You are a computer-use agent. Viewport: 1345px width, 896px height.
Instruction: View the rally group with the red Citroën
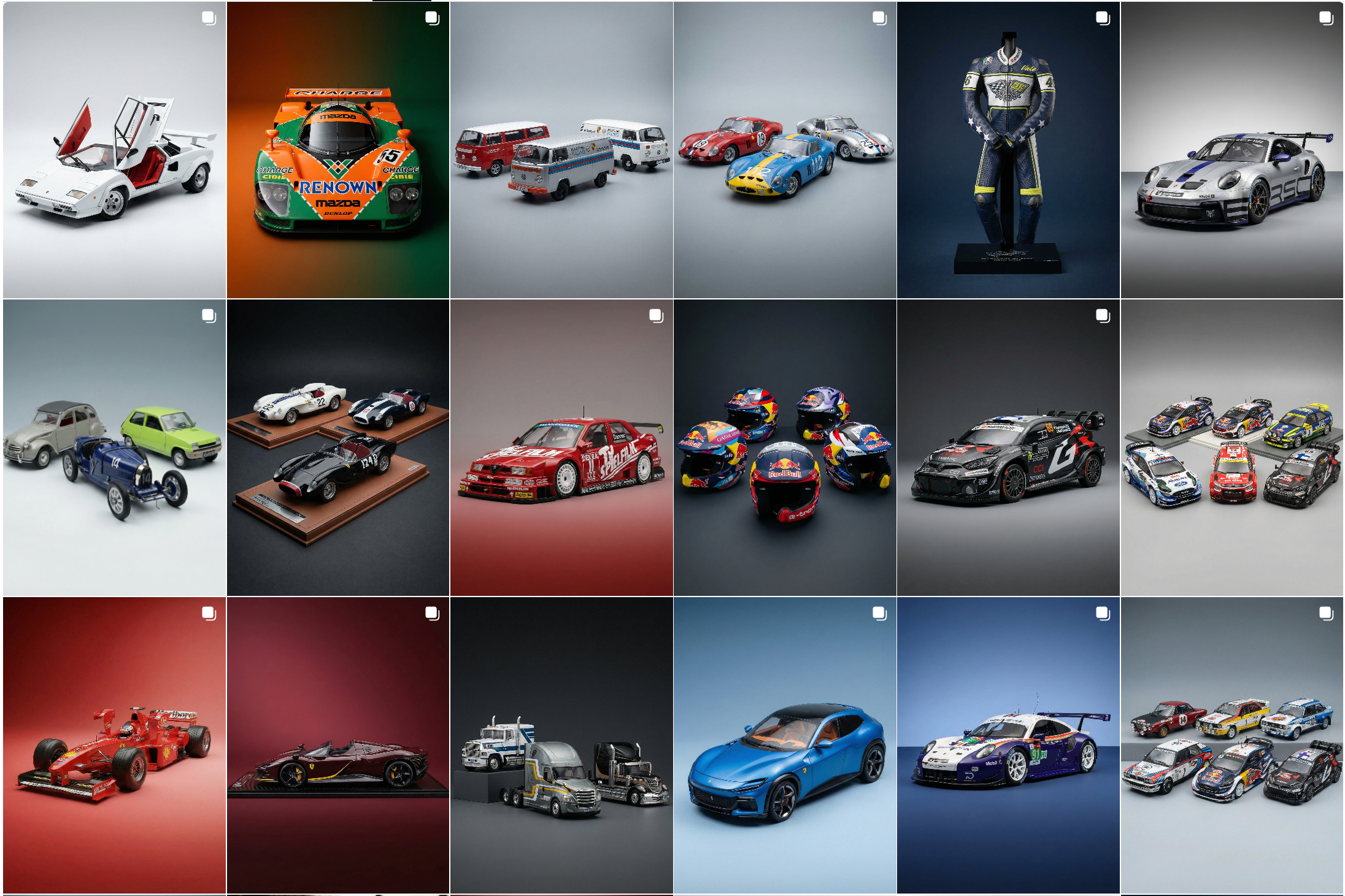click(x=1231, y=448)
